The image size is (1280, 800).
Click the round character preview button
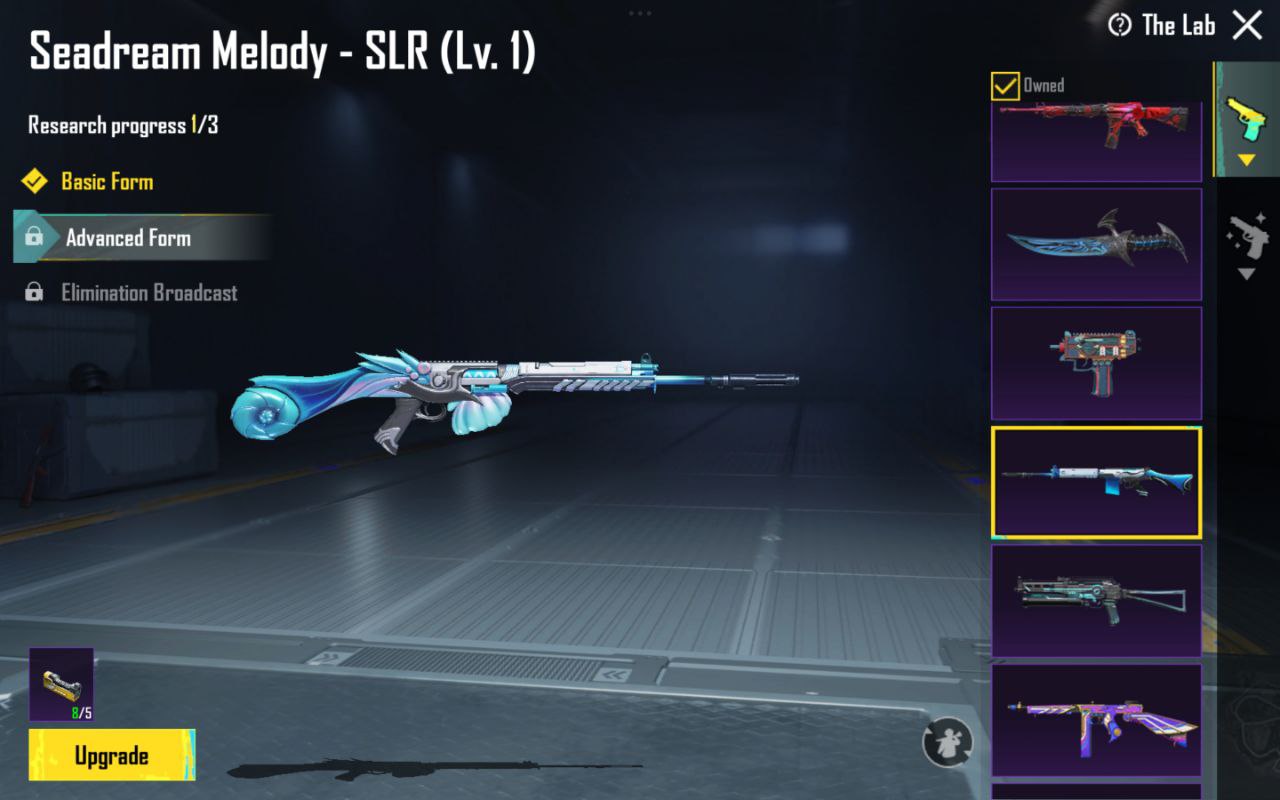tap(947, 743)
